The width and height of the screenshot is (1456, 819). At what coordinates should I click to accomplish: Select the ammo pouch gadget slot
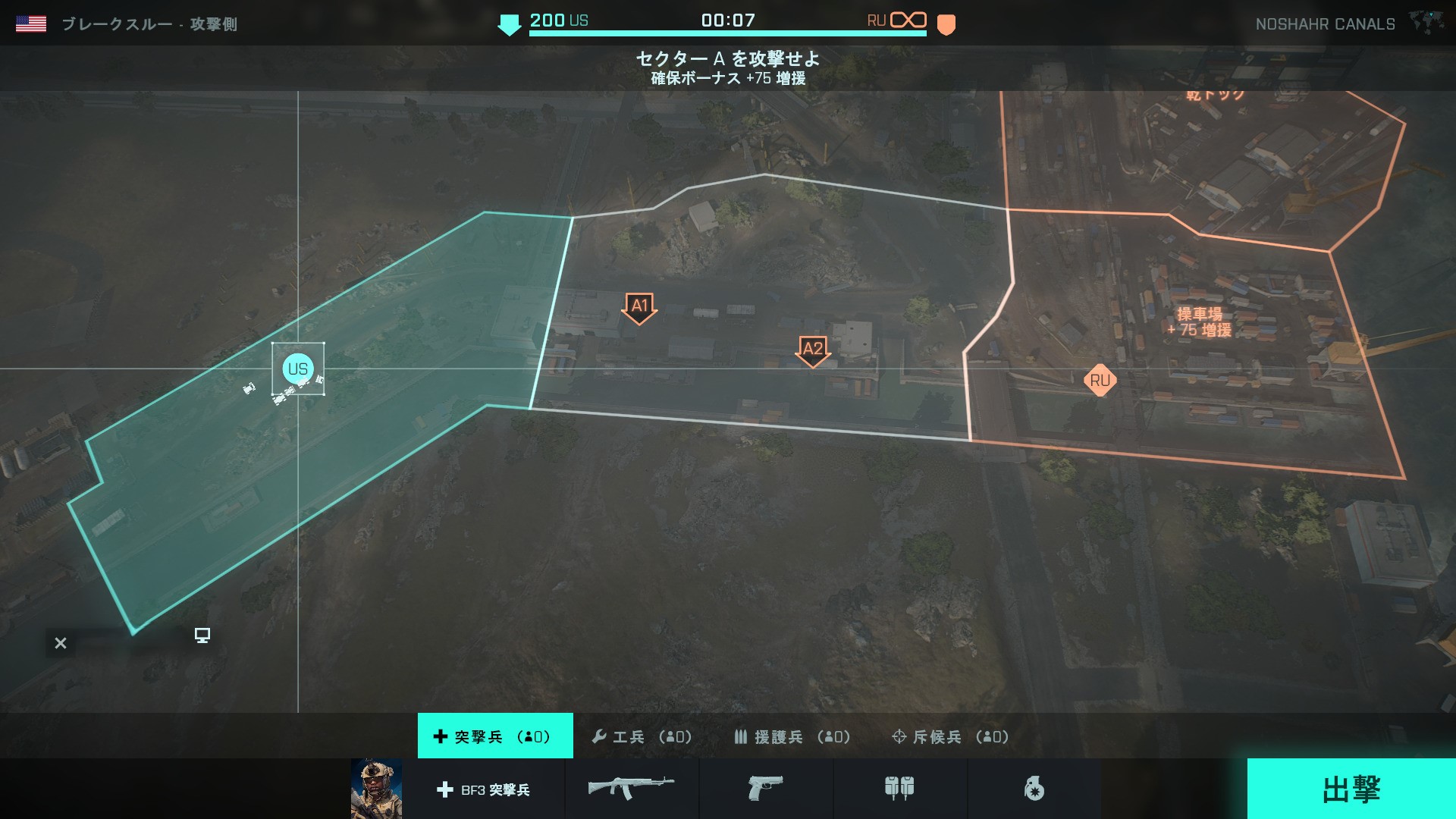(x=899, y=789)
